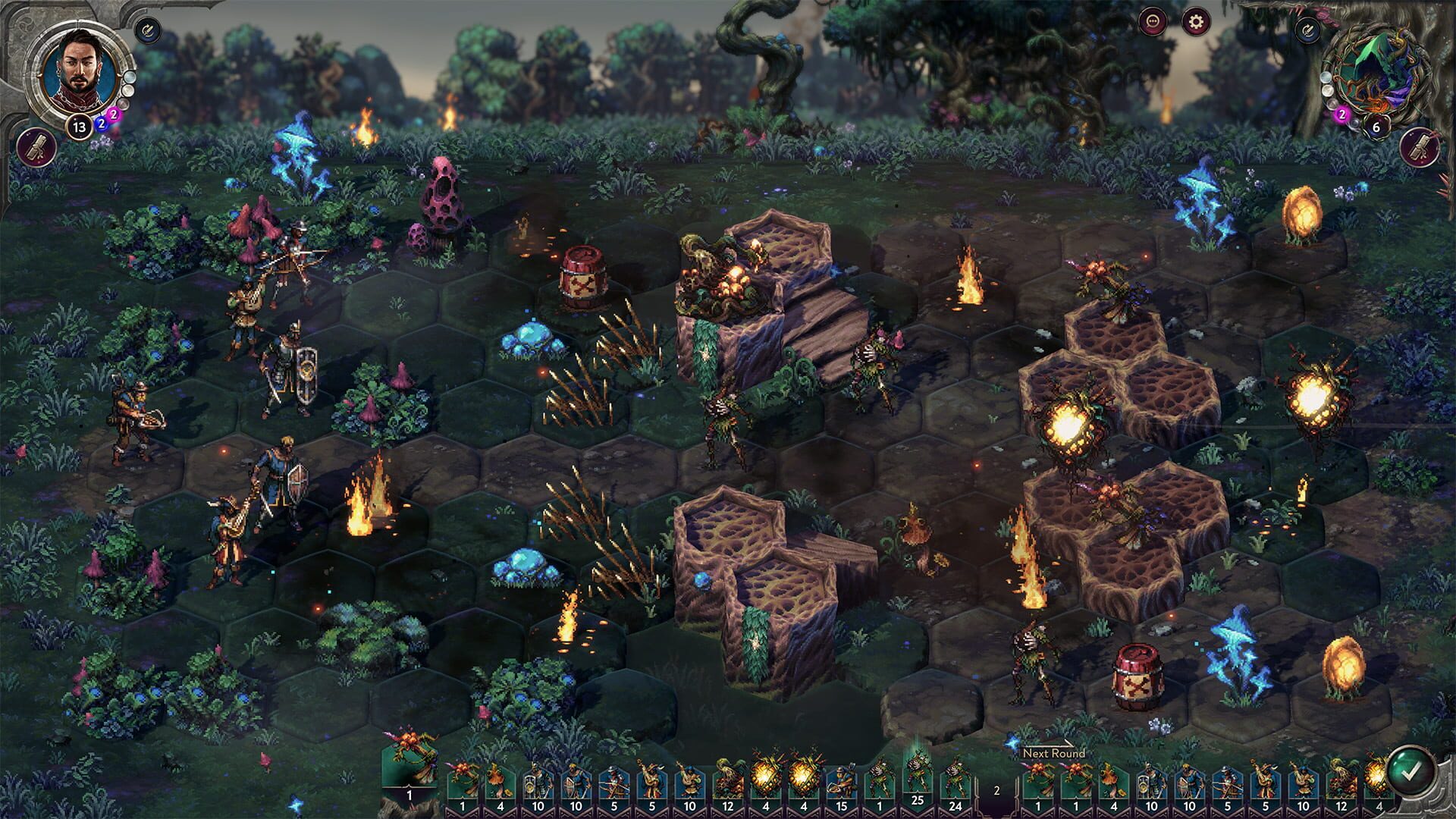
Task: Click the troop count badge showing 13
Action: click(x=79, y=126)
